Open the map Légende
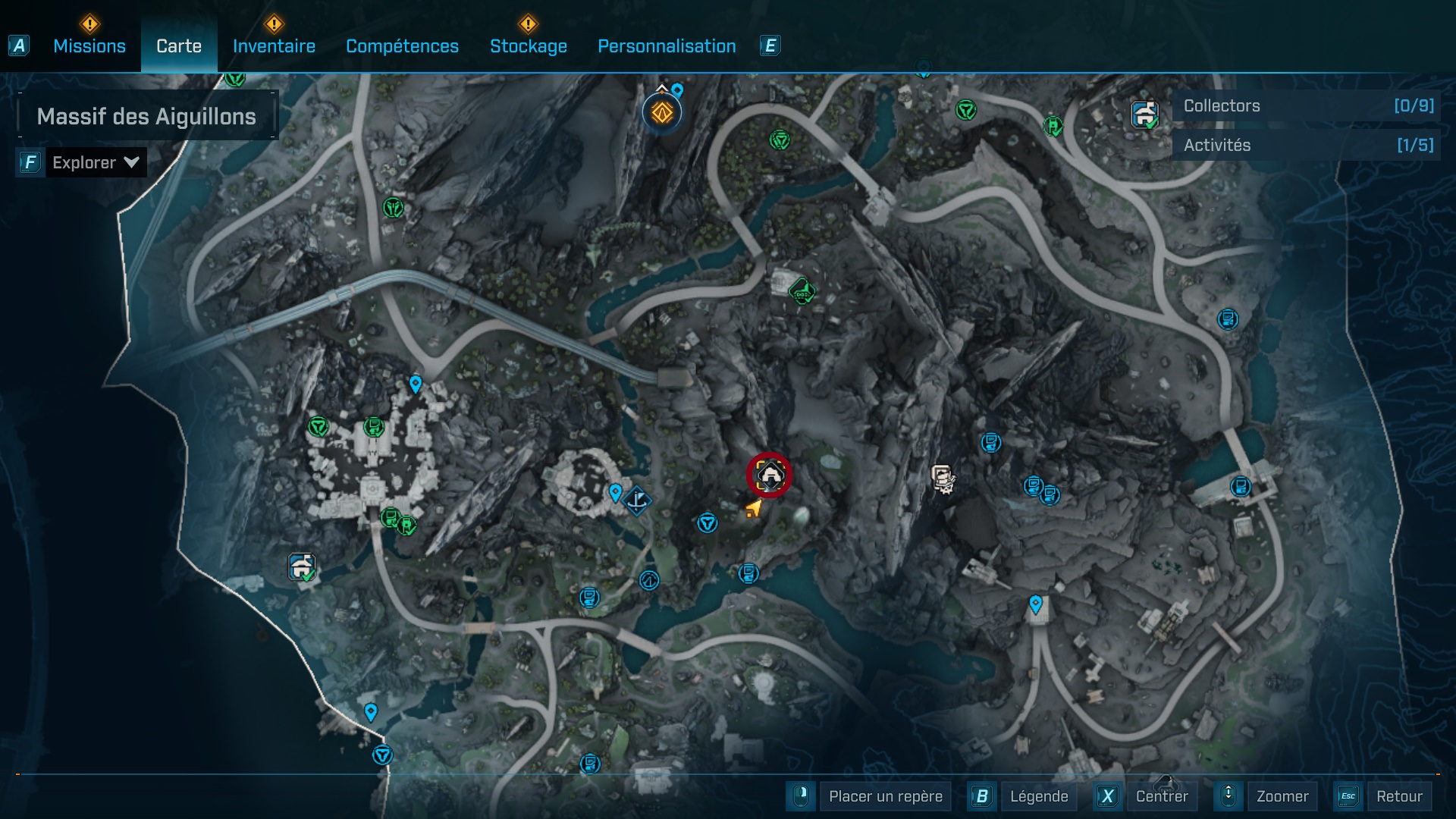The height and width of the screenshot is (819, 1456). 1038,796
